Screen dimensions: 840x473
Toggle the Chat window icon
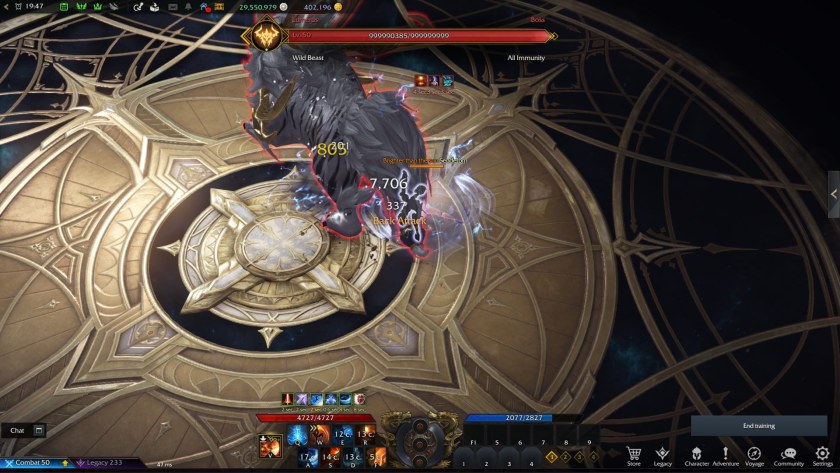coord(39,430)
